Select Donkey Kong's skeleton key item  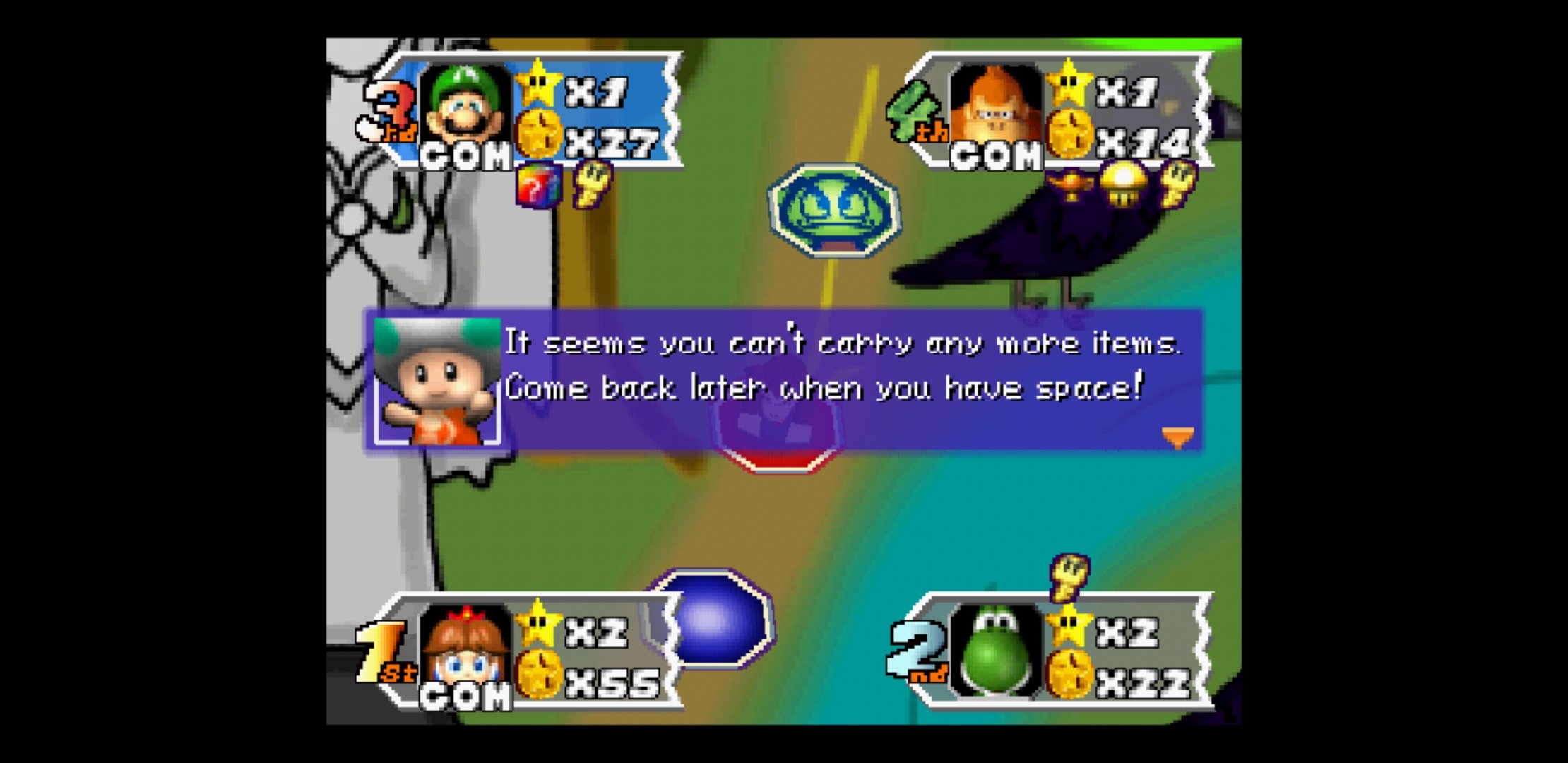coord(1177,182)
